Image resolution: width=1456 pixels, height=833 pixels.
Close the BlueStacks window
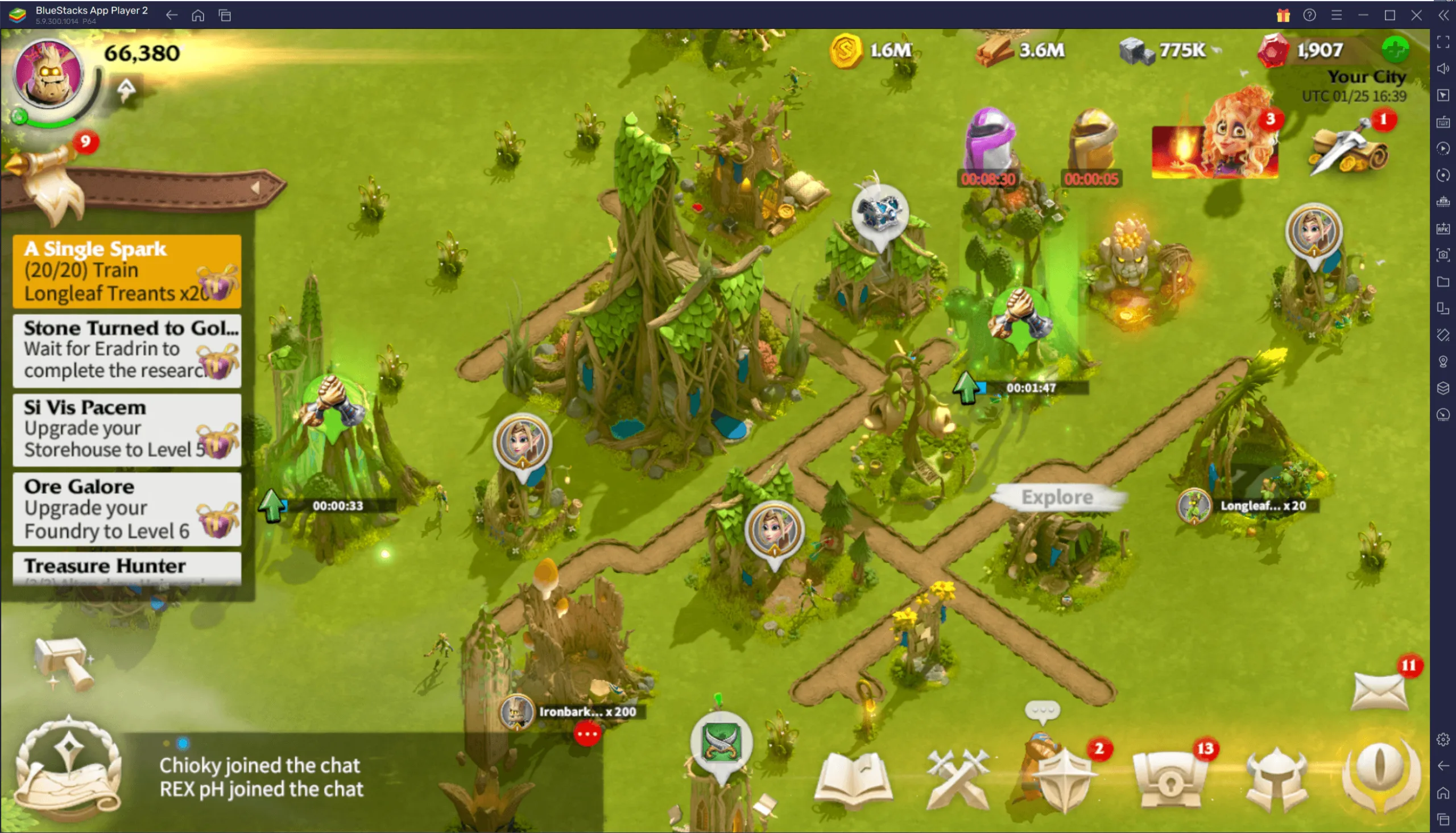click(1416, 15)
